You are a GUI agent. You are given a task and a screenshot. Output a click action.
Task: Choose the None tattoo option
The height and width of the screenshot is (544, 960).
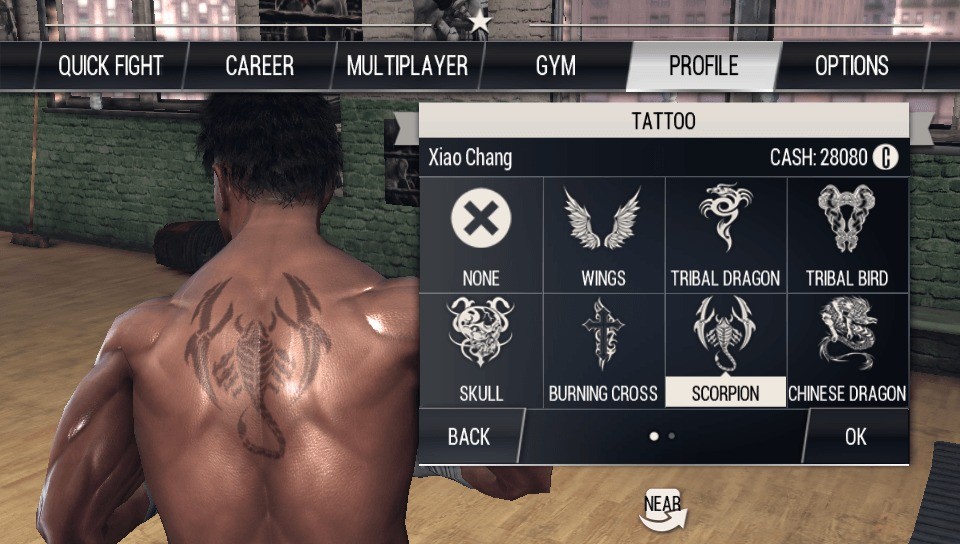point(481,235)
